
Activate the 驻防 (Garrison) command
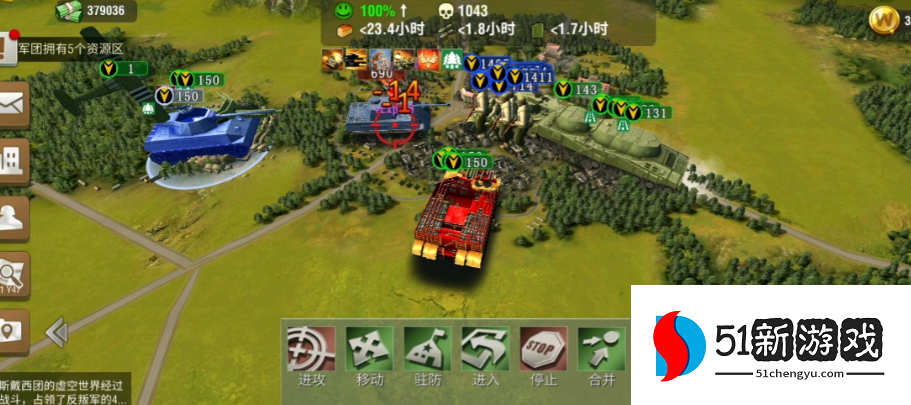(x=427, y=355)
